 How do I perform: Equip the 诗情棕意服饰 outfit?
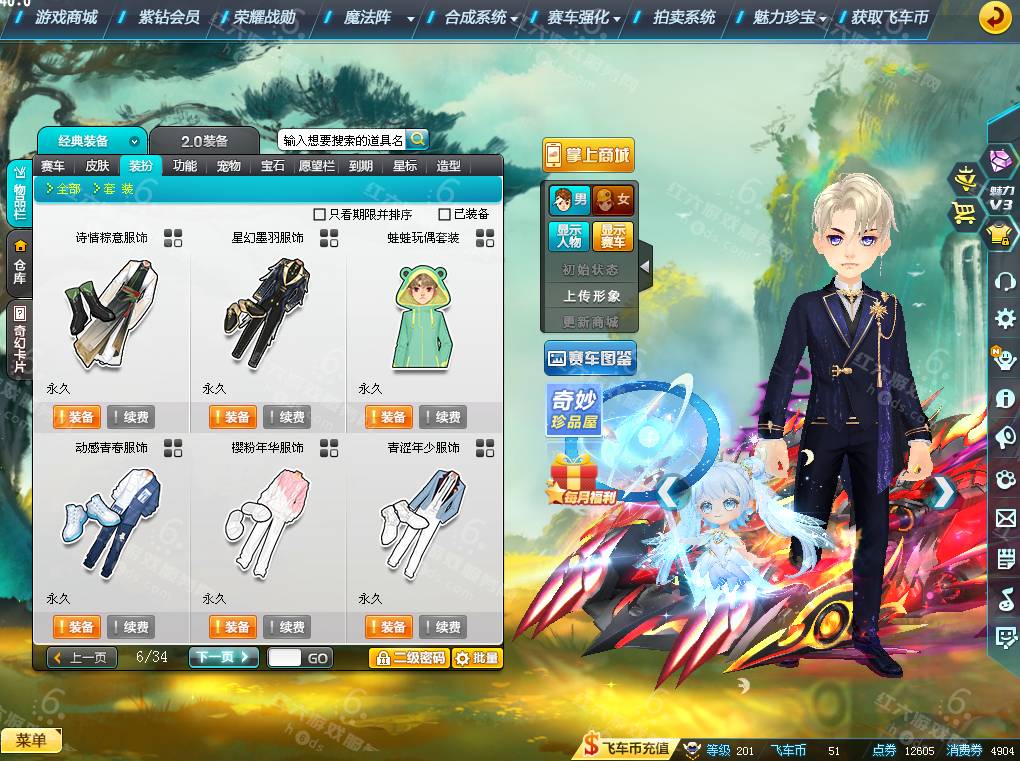[76, 417]
